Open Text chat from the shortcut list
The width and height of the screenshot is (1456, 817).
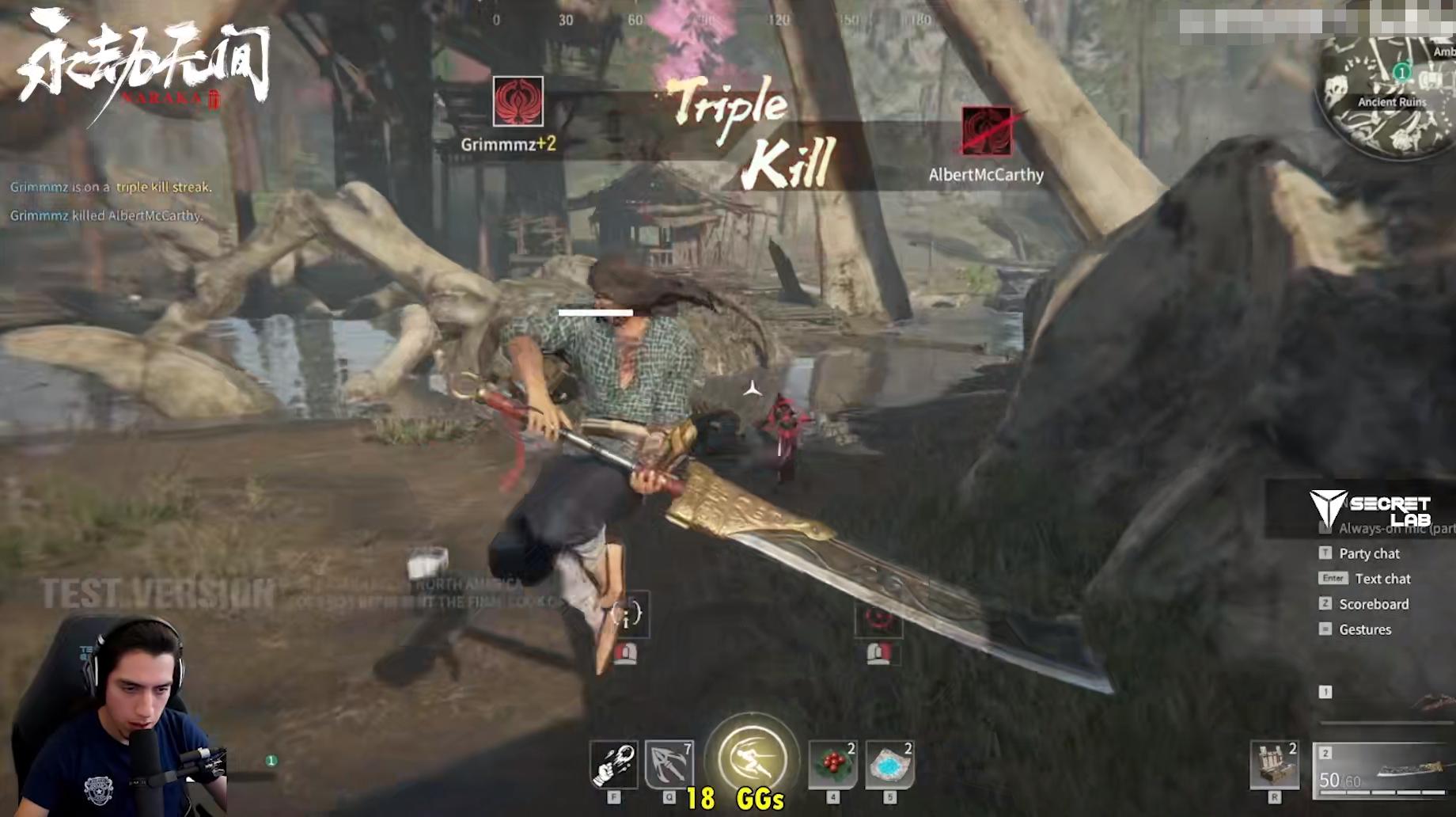(1382, 579)
